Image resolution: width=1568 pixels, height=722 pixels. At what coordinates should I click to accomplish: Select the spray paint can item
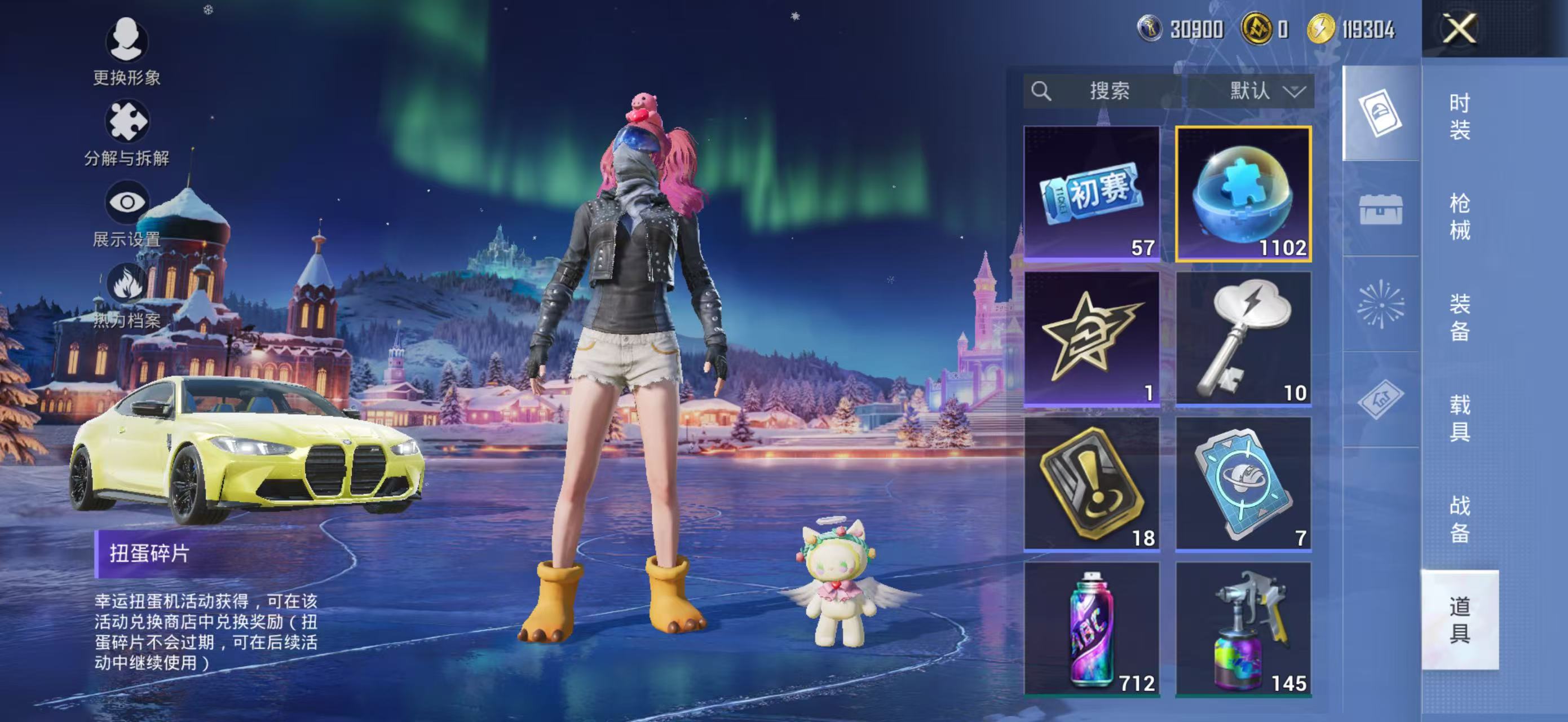[1092, 628]
